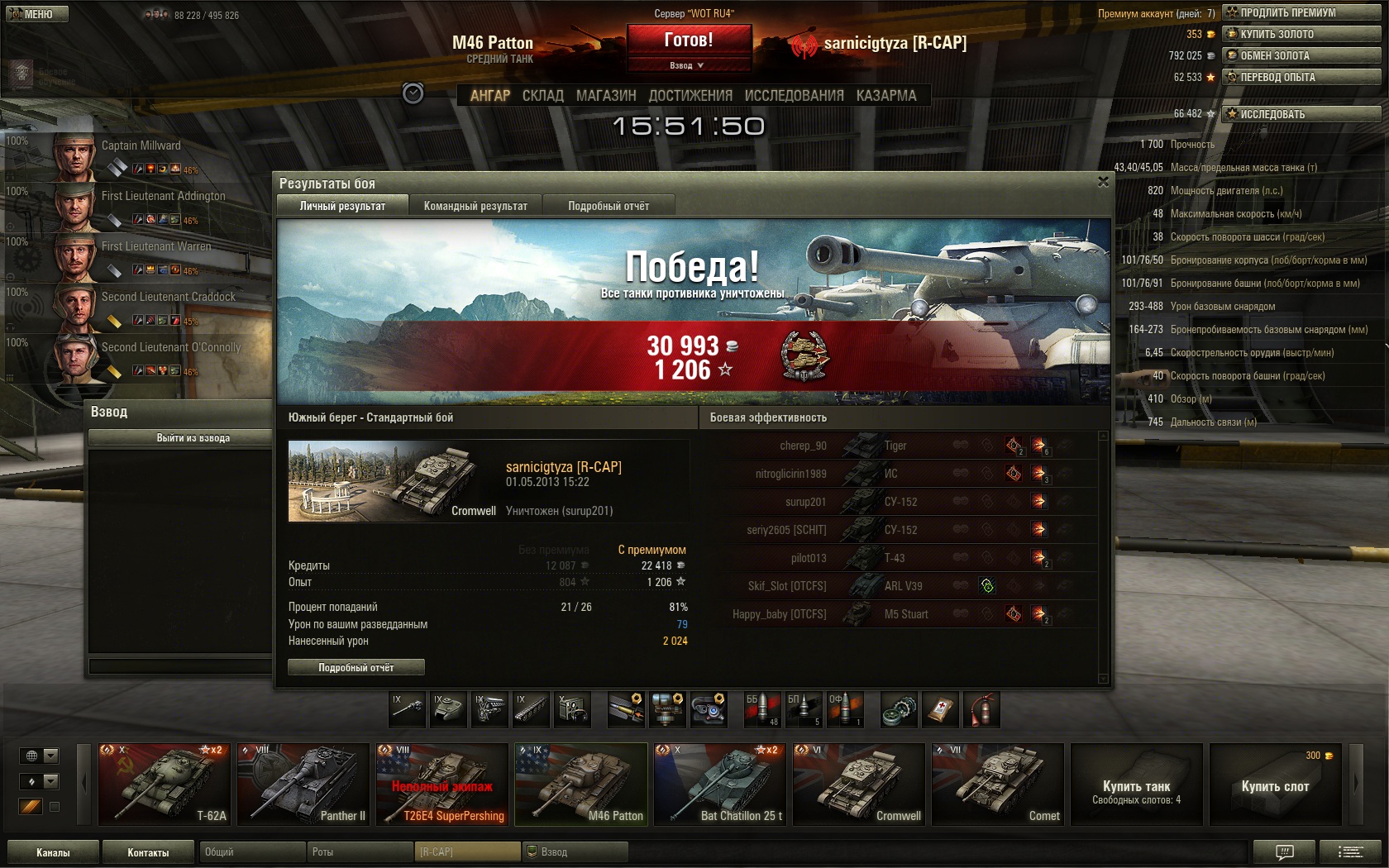Go to the Магазин section
This screenshot has height=868, width=1389.
[606, 96]
